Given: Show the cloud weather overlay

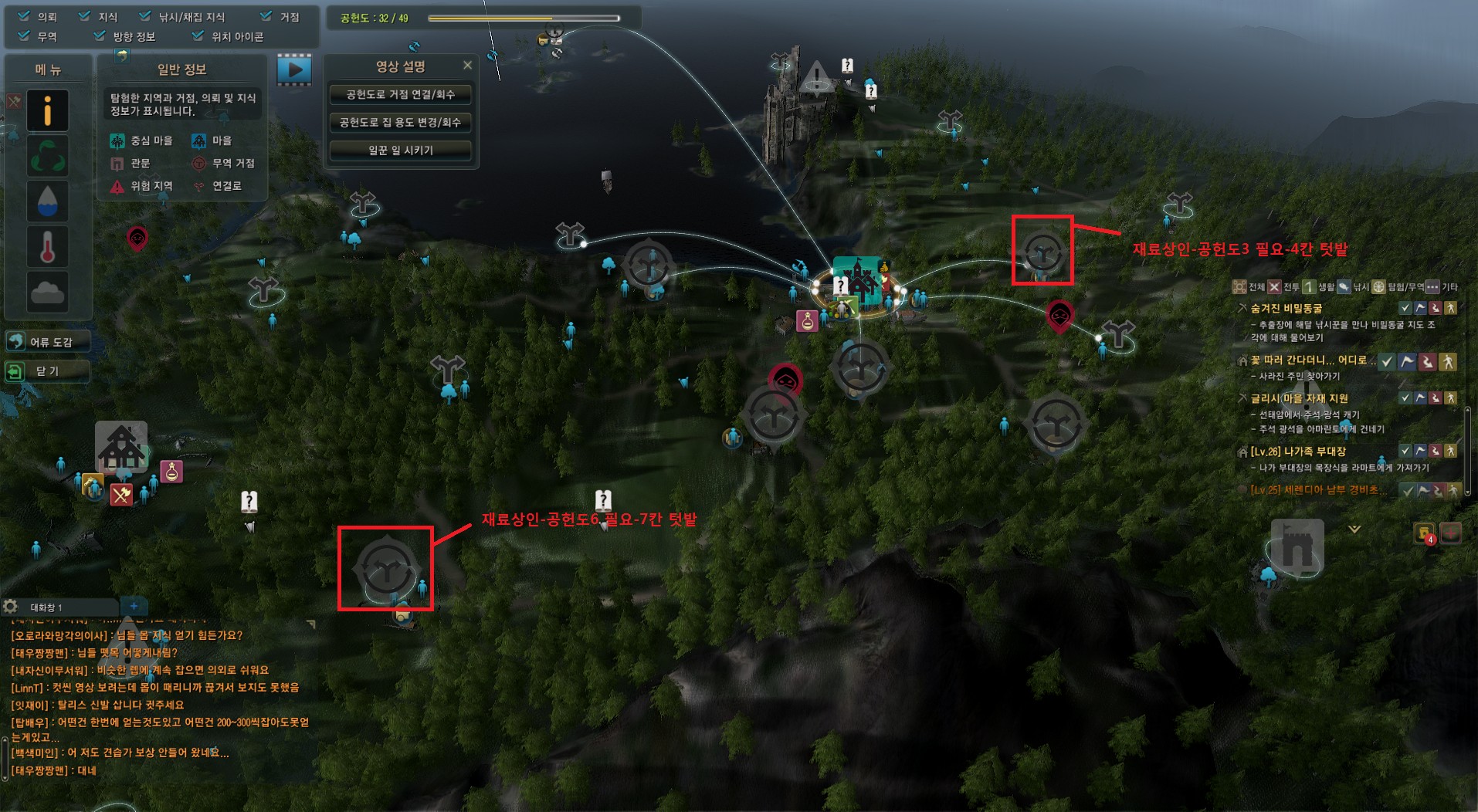Looking at the screenshot, I should (x=47, y=292).
